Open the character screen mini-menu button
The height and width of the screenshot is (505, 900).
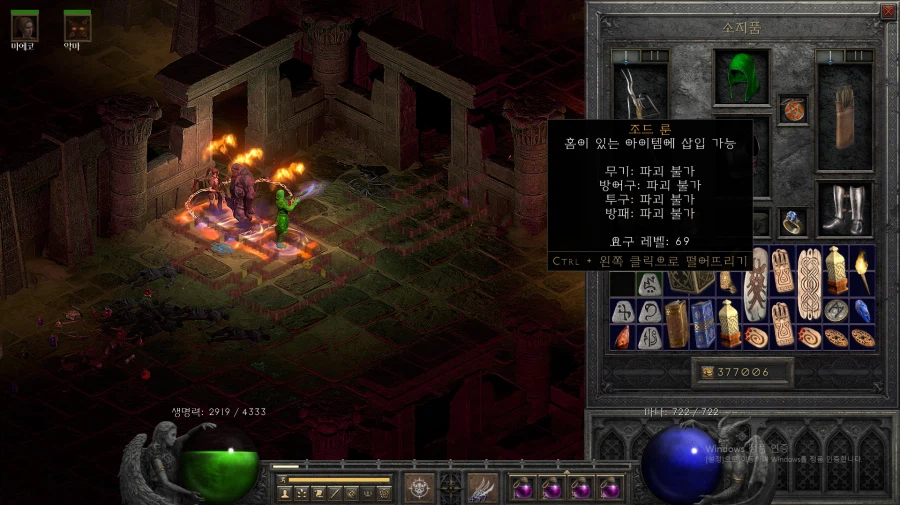point(283,493)
